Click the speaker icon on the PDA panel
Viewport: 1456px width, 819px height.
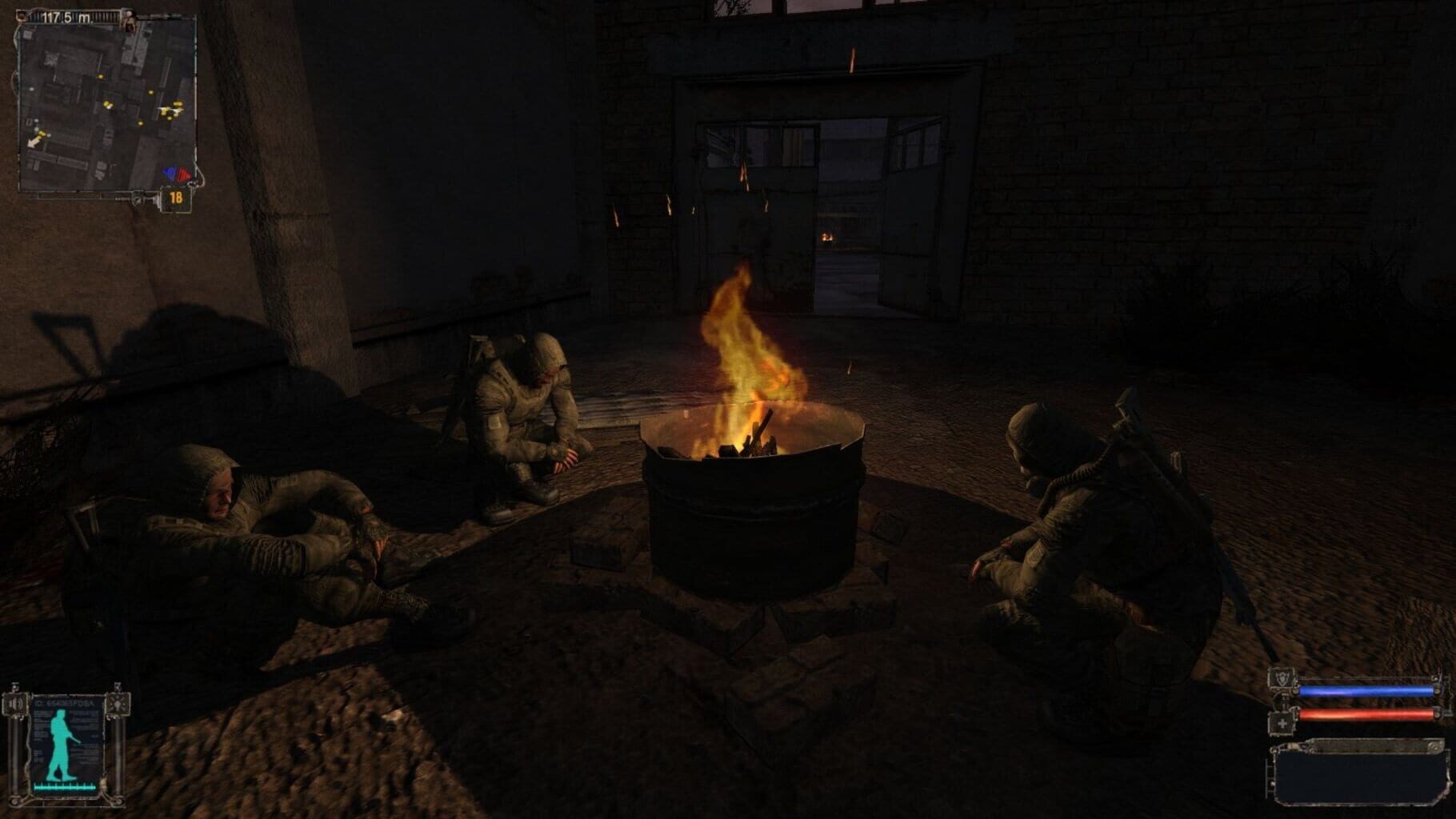click(16, 704)
